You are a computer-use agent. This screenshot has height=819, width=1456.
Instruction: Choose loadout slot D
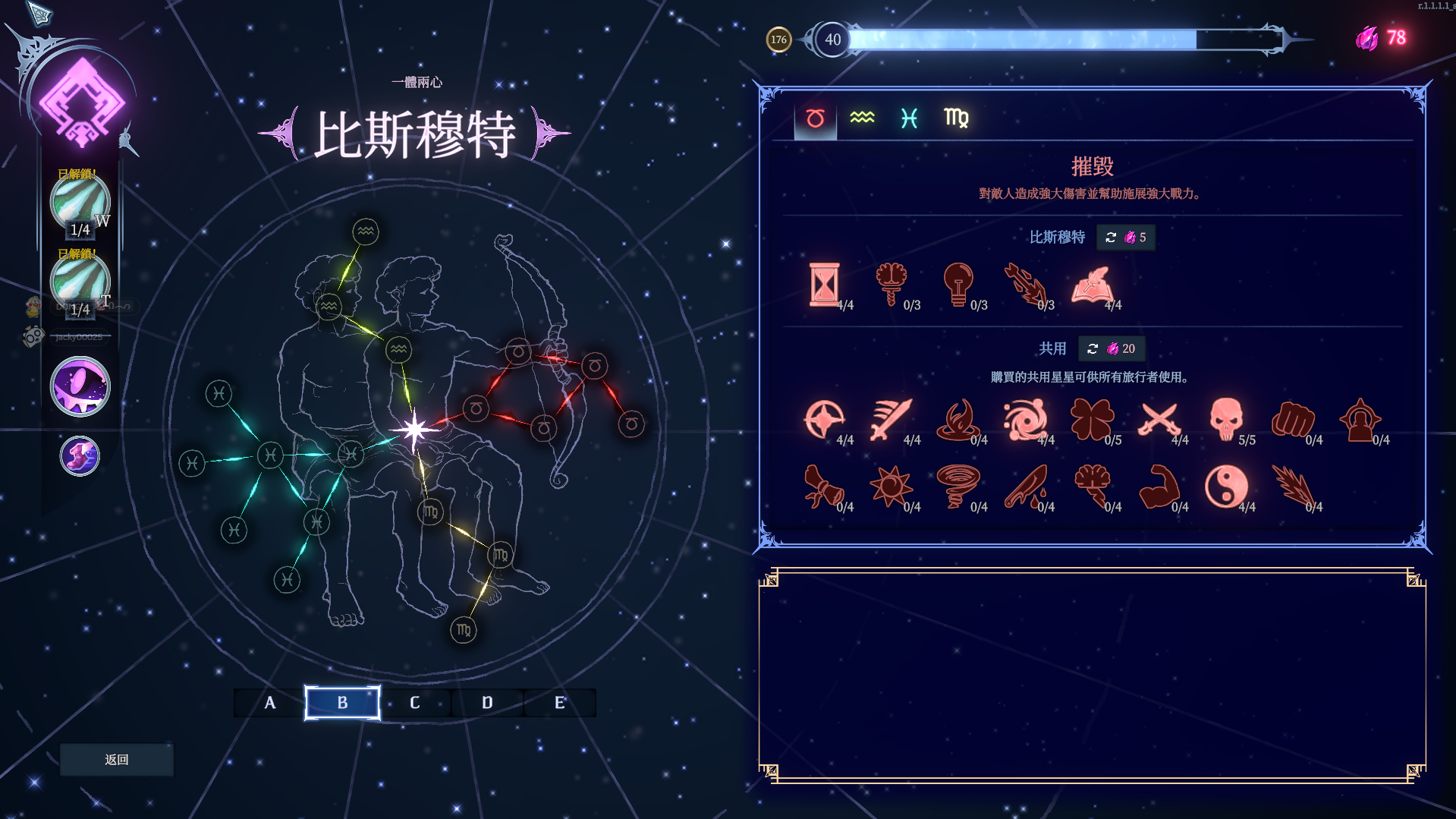pos(487,703)
